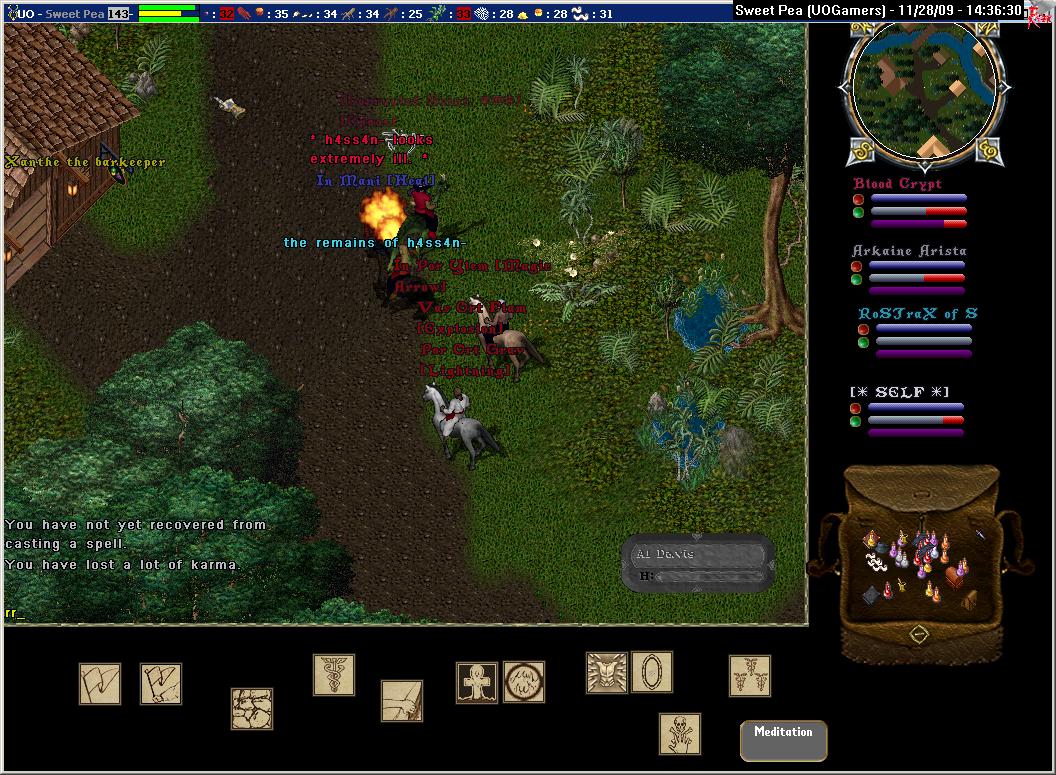This screenshot has width=1056, height=775.
Task: Click the circular radar minimap
Action: (922, 88)
